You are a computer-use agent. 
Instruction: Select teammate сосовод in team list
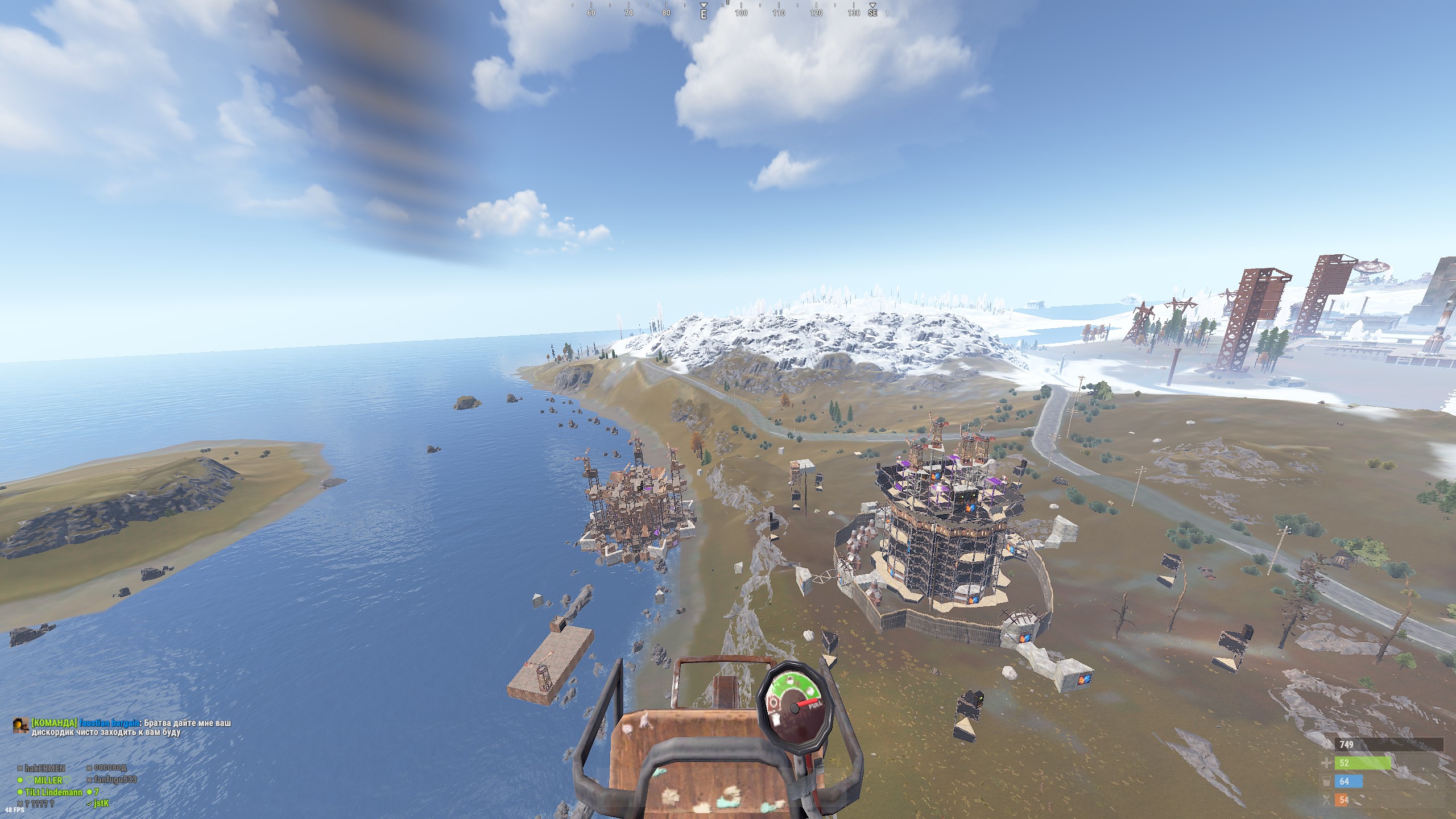coord(110,768)
